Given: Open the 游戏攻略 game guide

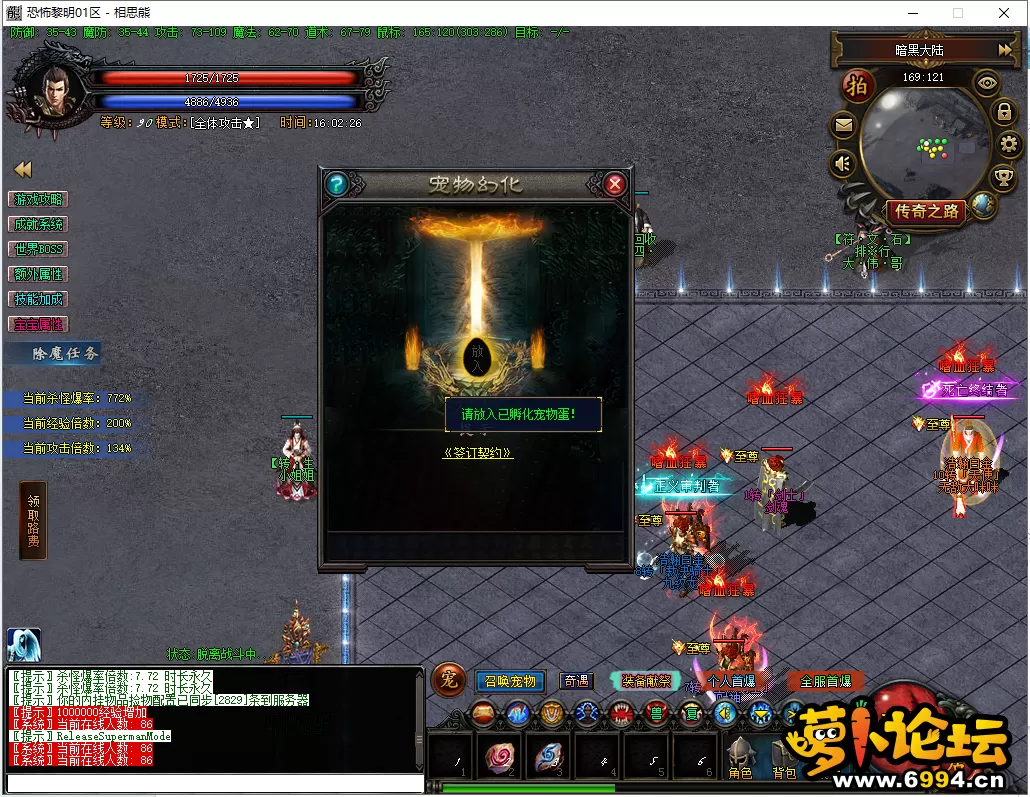Looking at the screenshot, I should tap(38, 199).
